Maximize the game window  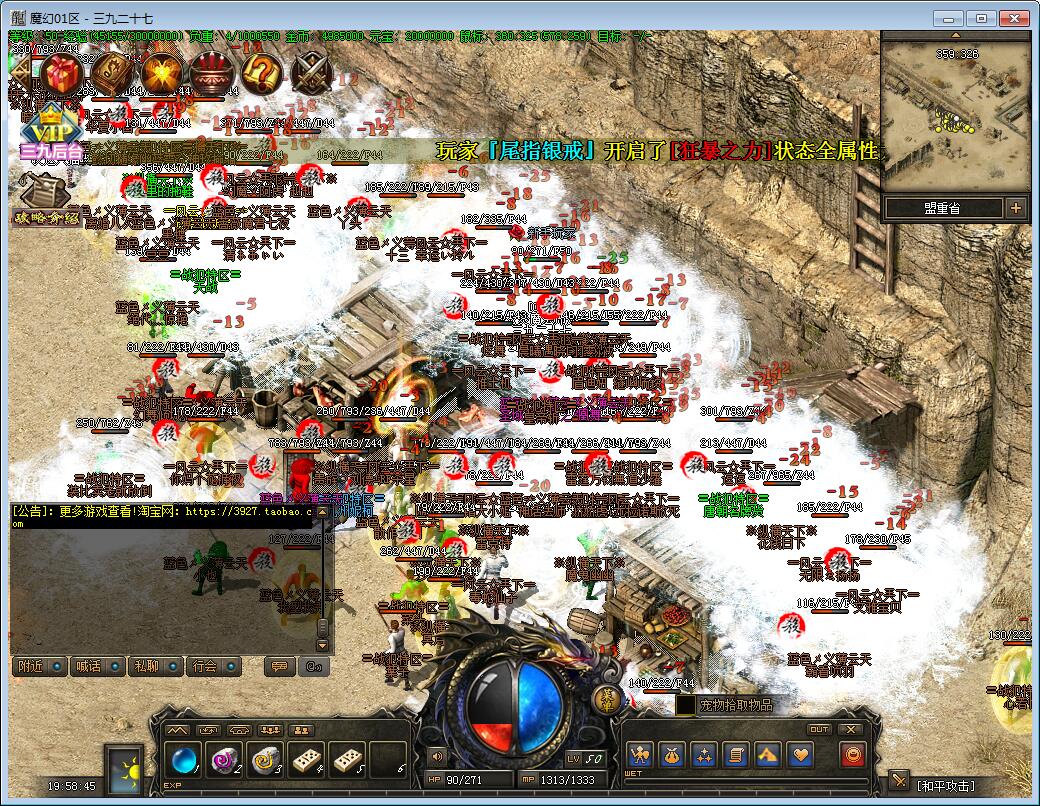tap(982, 18)
